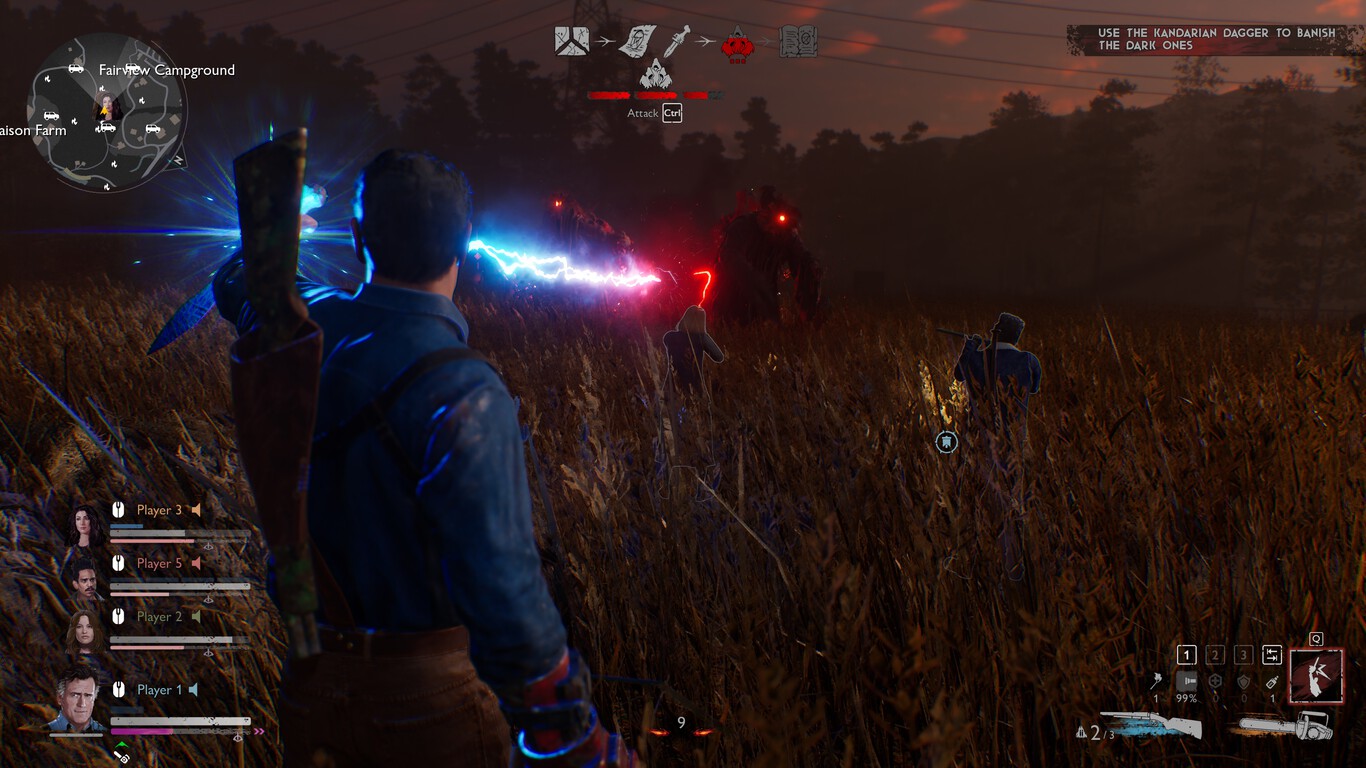Click the arrow after Dark Ones icon

tap(765, 41)
